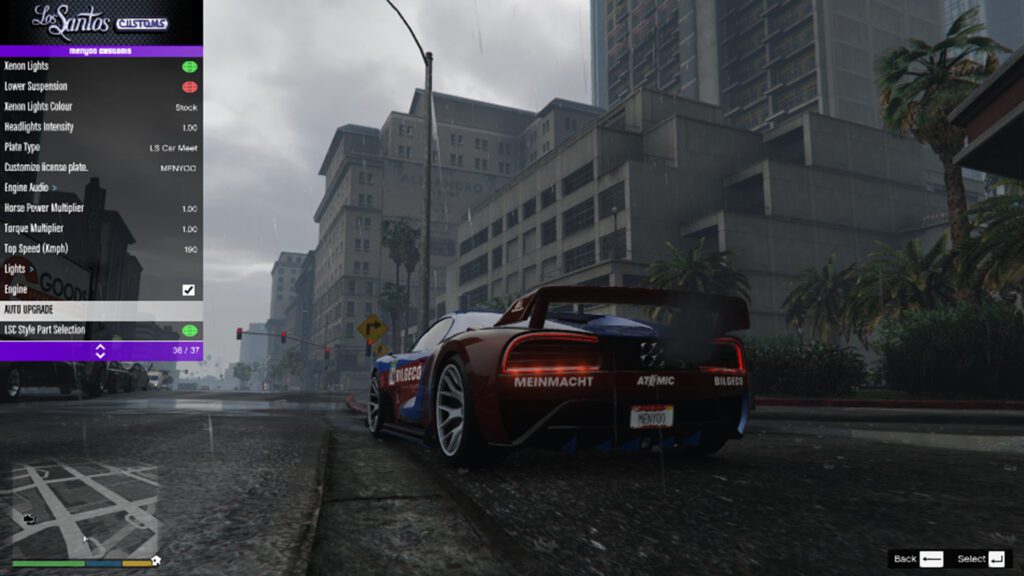Toggle the Xenon Lights option
This screenshot has width=1024, height=576.
[189, 66]
